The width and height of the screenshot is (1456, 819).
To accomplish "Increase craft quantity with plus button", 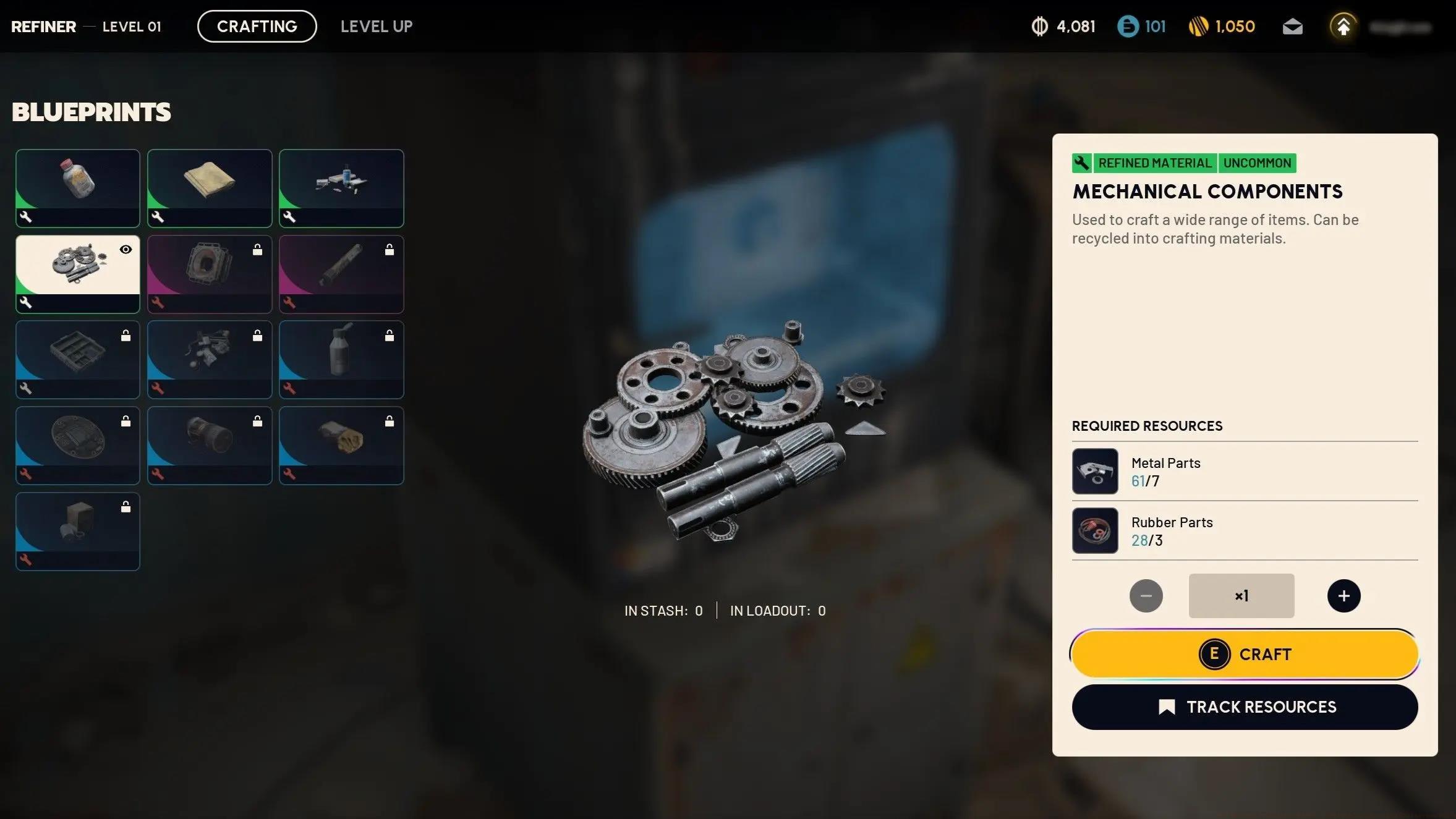I will click(x=1343, y=596).
